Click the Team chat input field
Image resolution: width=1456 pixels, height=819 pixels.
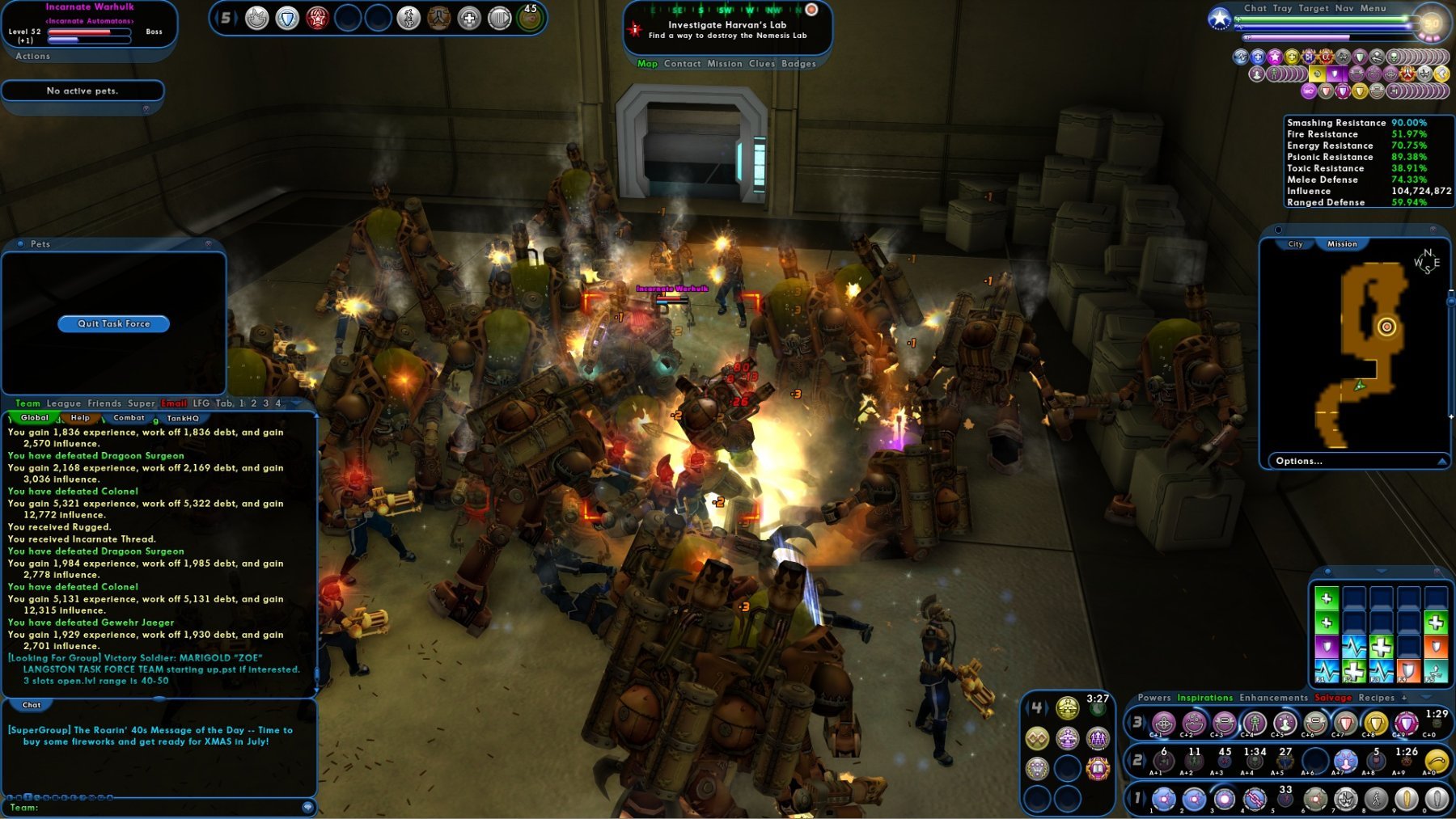162,807
